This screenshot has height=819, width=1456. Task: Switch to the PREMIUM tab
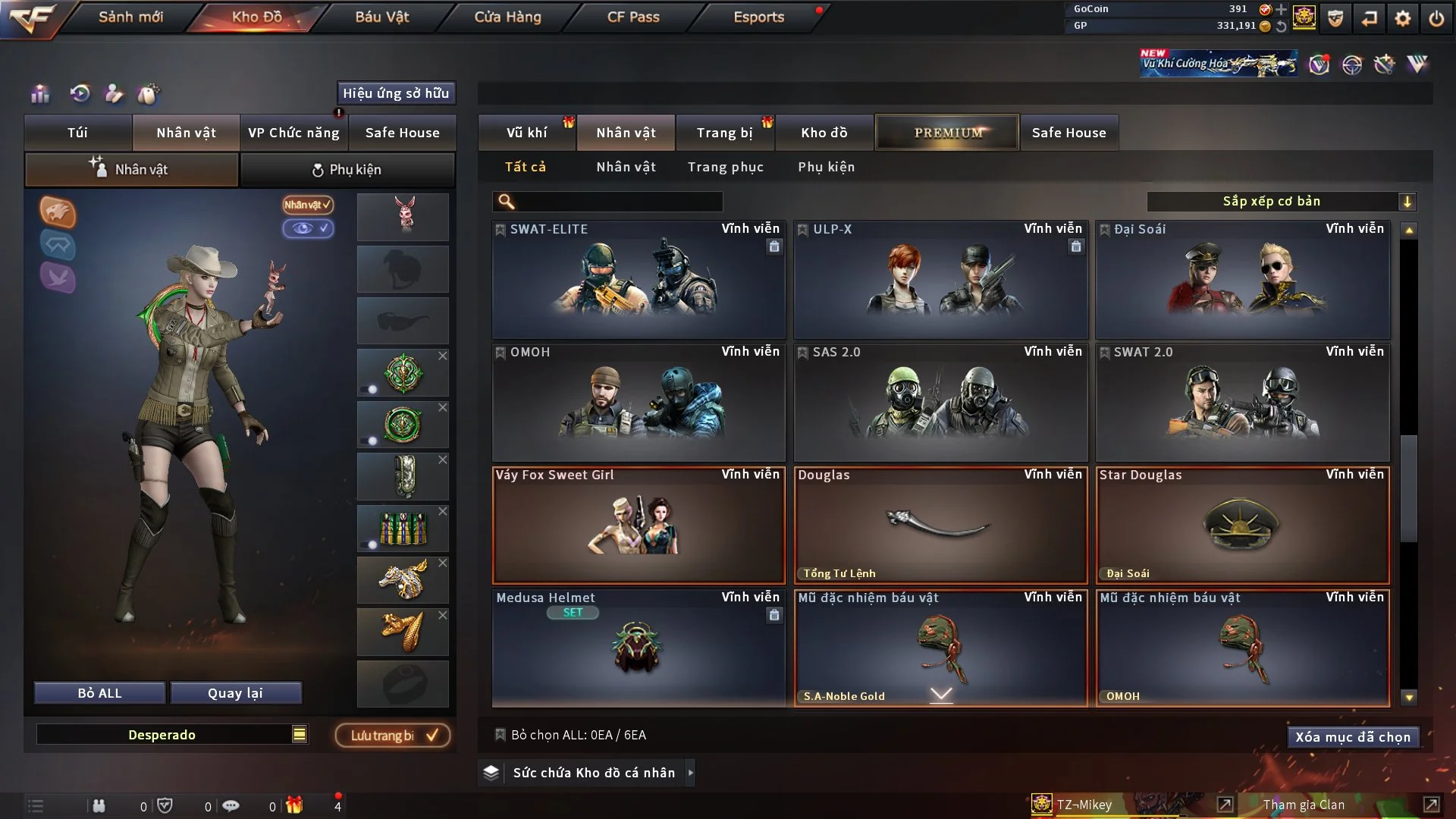click(946, 132)
